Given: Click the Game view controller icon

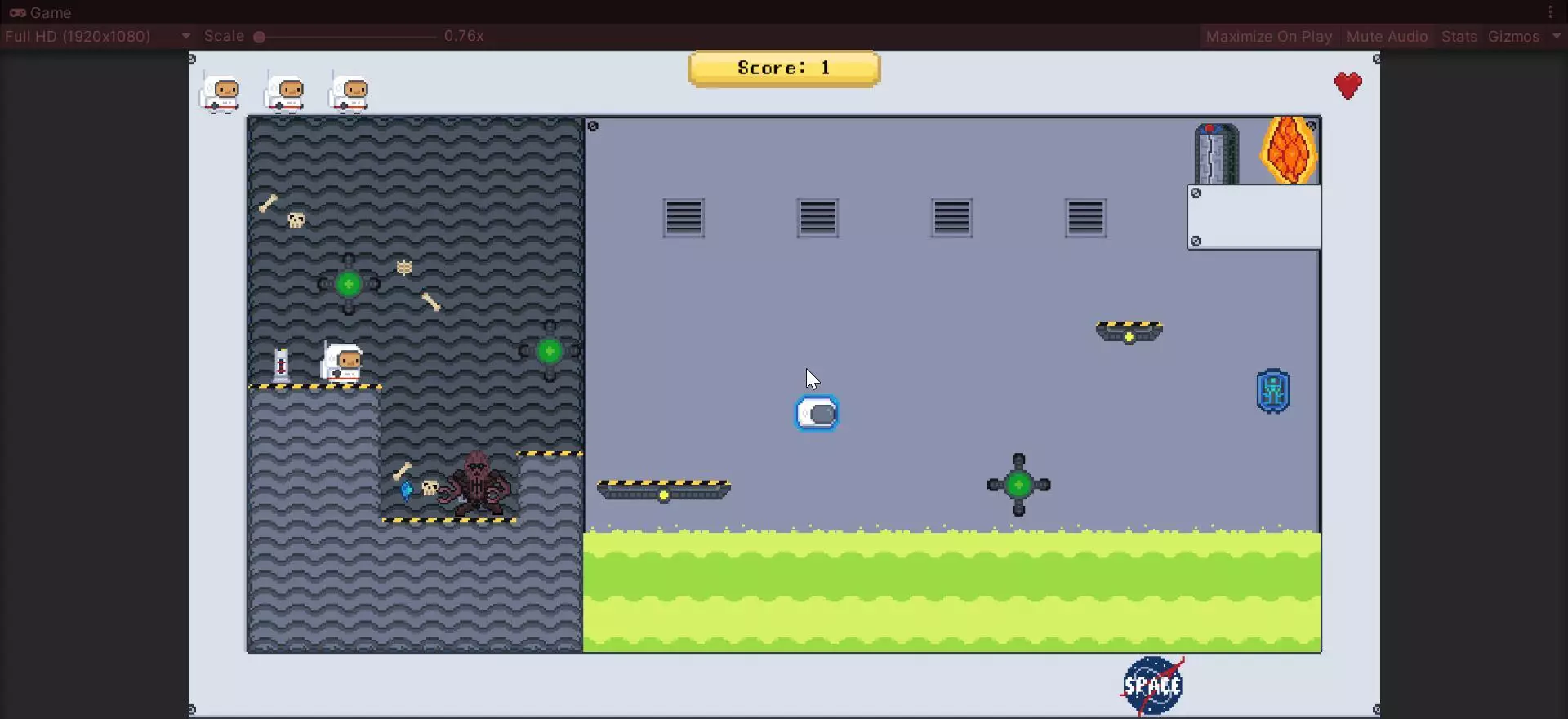Looking at the screenshot, I should point(17,12).
